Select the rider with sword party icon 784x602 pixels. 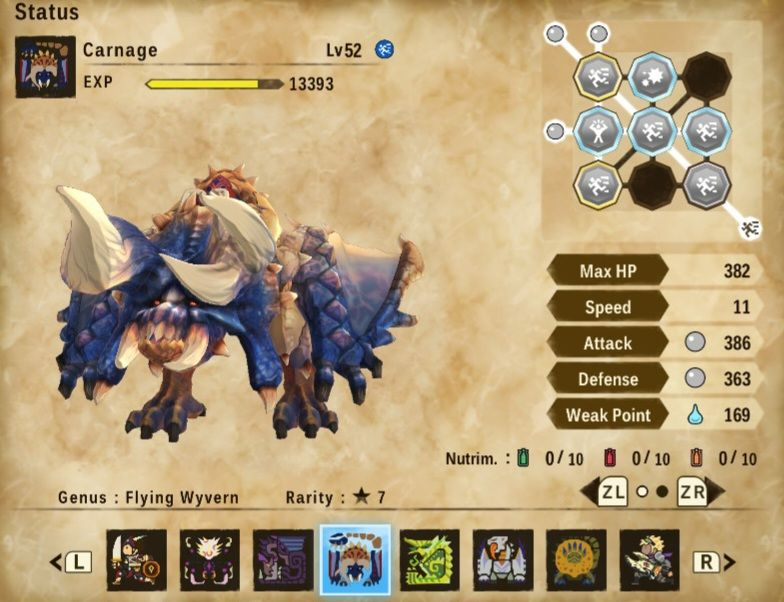coord(136,559)
